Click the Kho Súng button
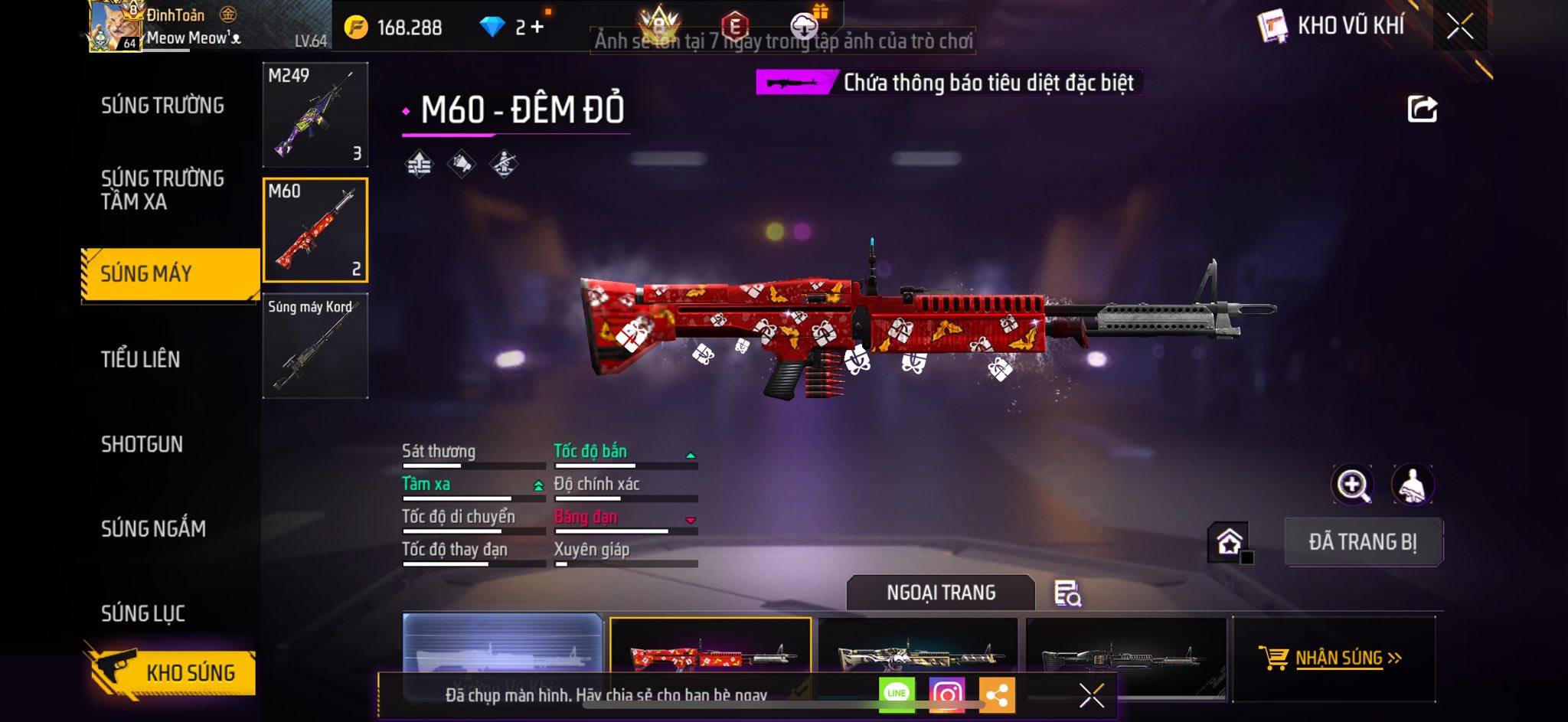Screen dimensions: 1568x722 pos(173,672)
